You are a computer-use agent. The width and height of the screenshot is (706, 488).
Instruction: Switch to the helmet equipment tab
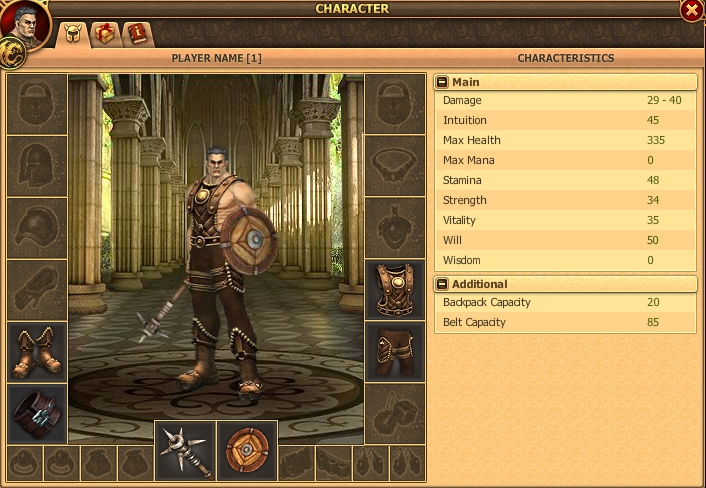(72, 34)
